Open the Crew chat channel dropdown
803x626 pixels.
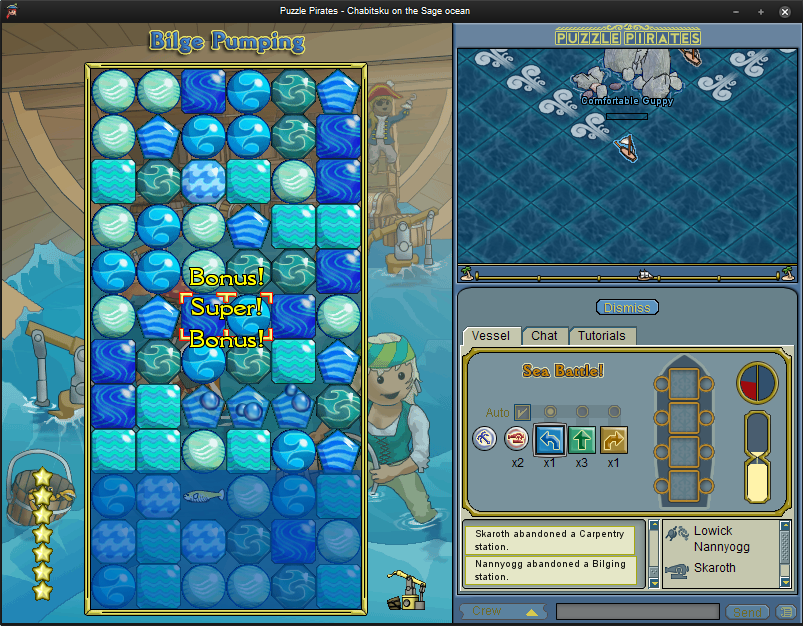point(503,611)
